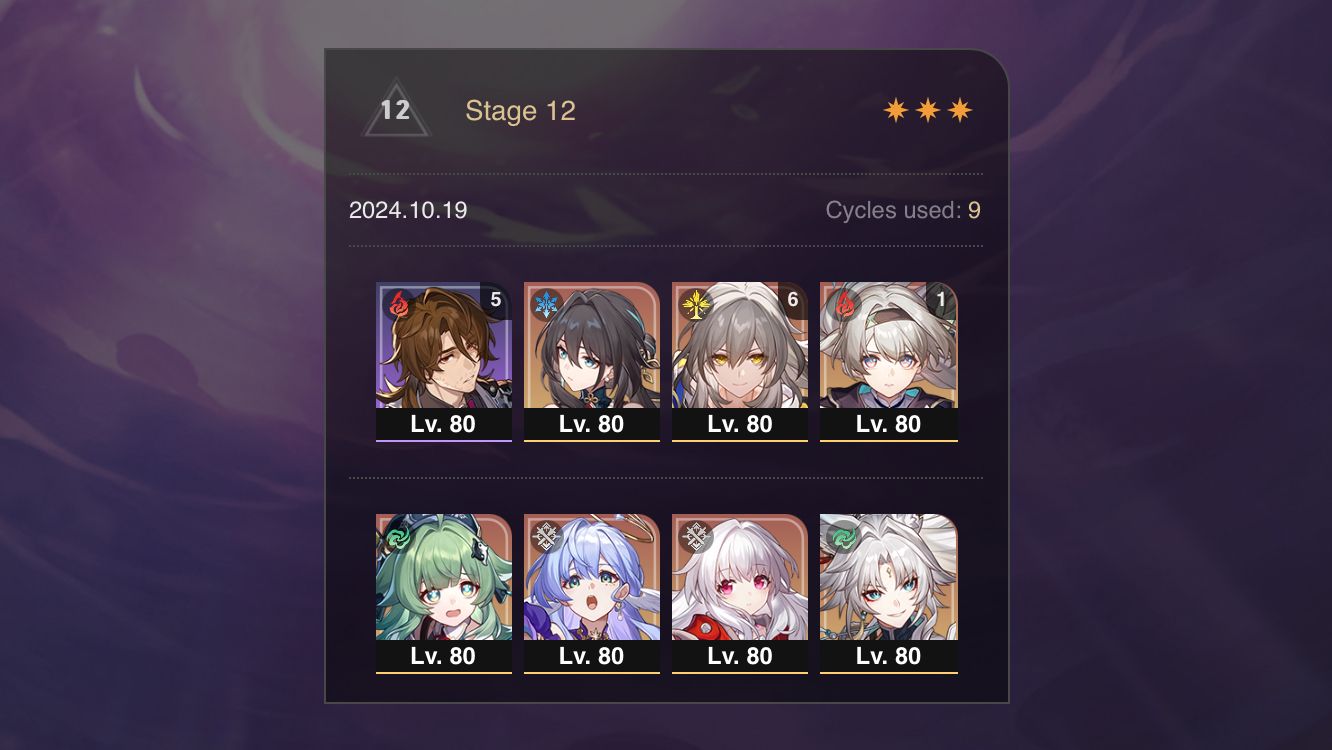Click the eidolon 6 badge on the Trailblazer
1332x750 pixels.
pos(792,299)
